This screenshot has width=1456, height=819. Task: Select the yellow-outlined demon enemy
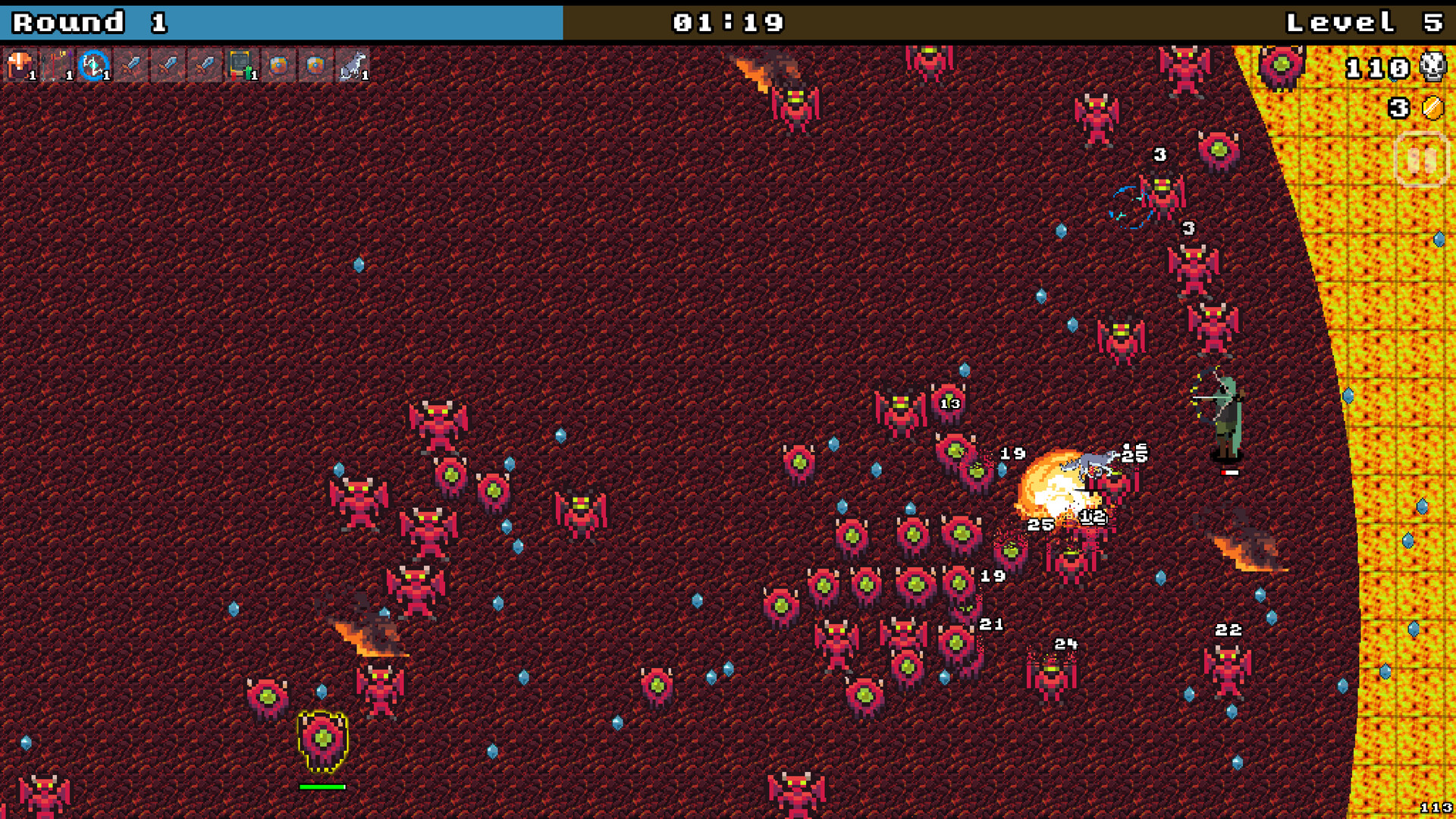324,736
